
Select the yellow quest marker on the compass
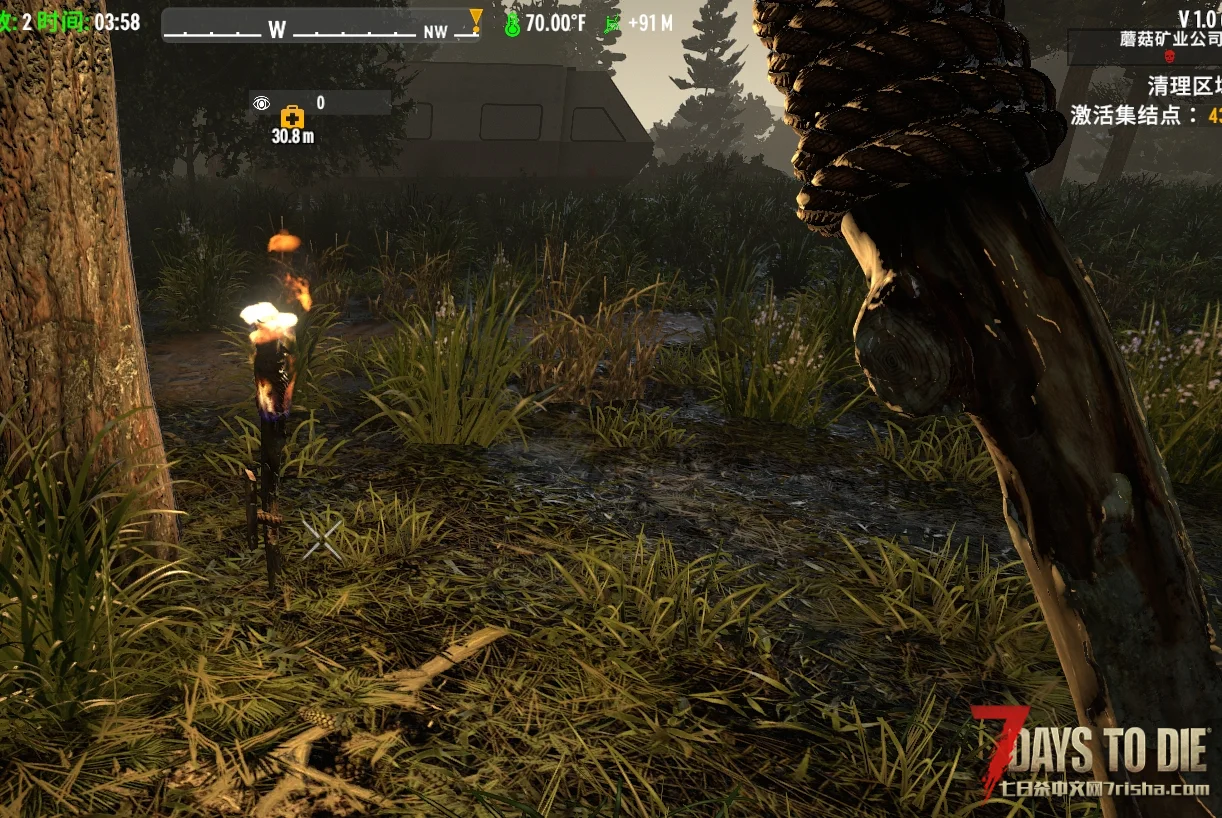(476, 19)
